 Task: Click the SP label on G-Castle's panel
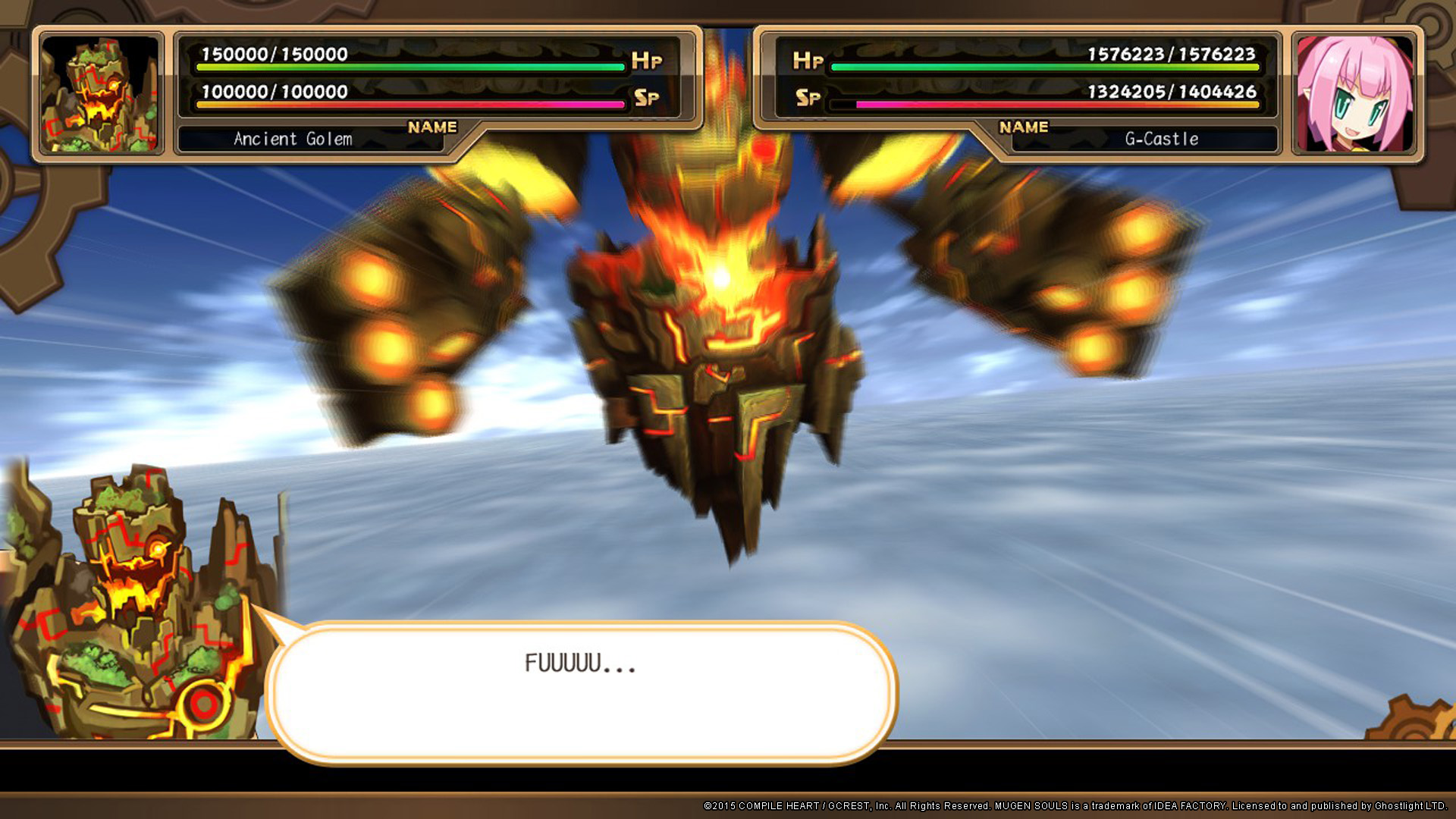(806, 97)
